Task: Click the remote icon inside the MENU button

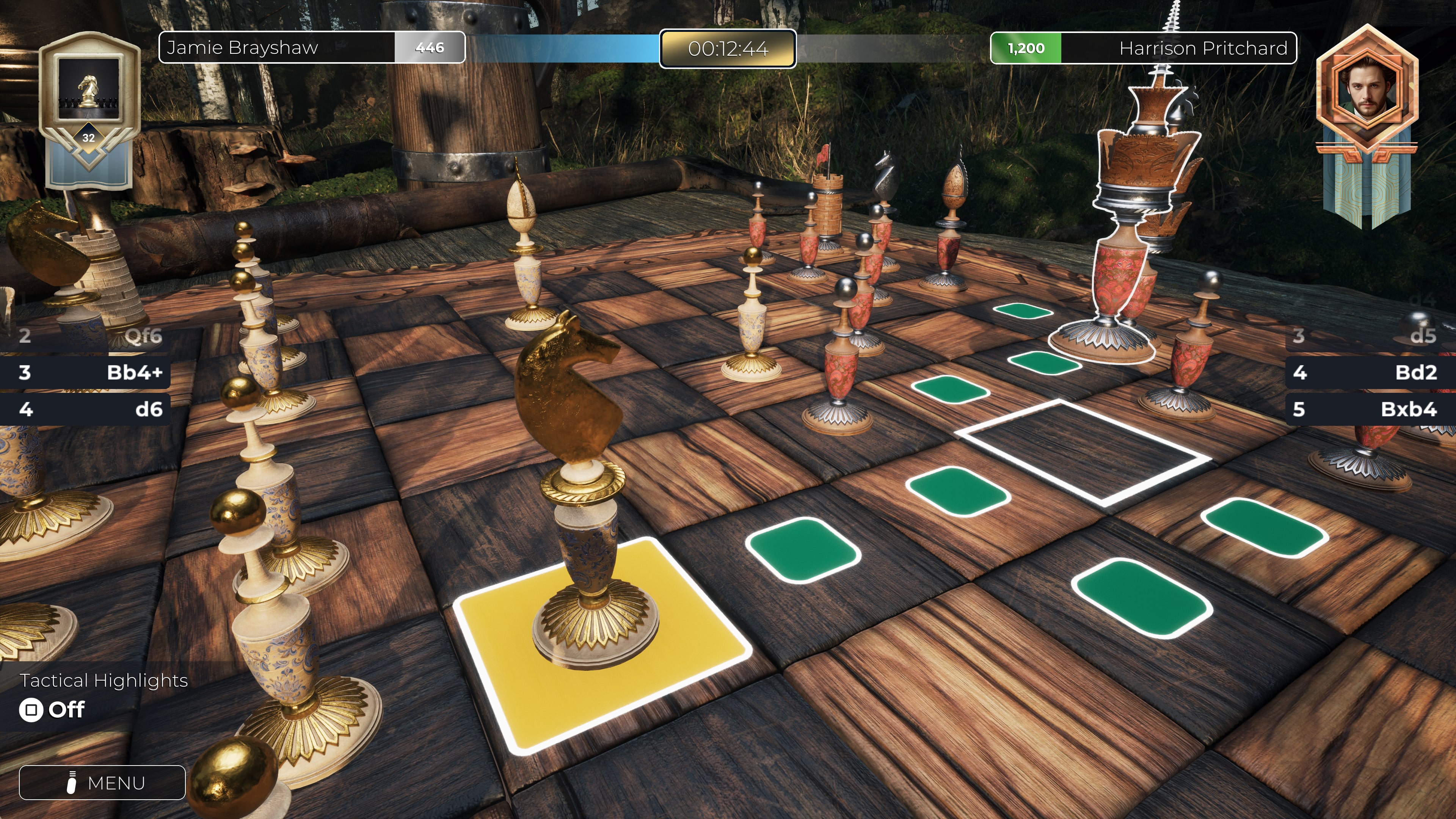Action: (x=71, y=782)
